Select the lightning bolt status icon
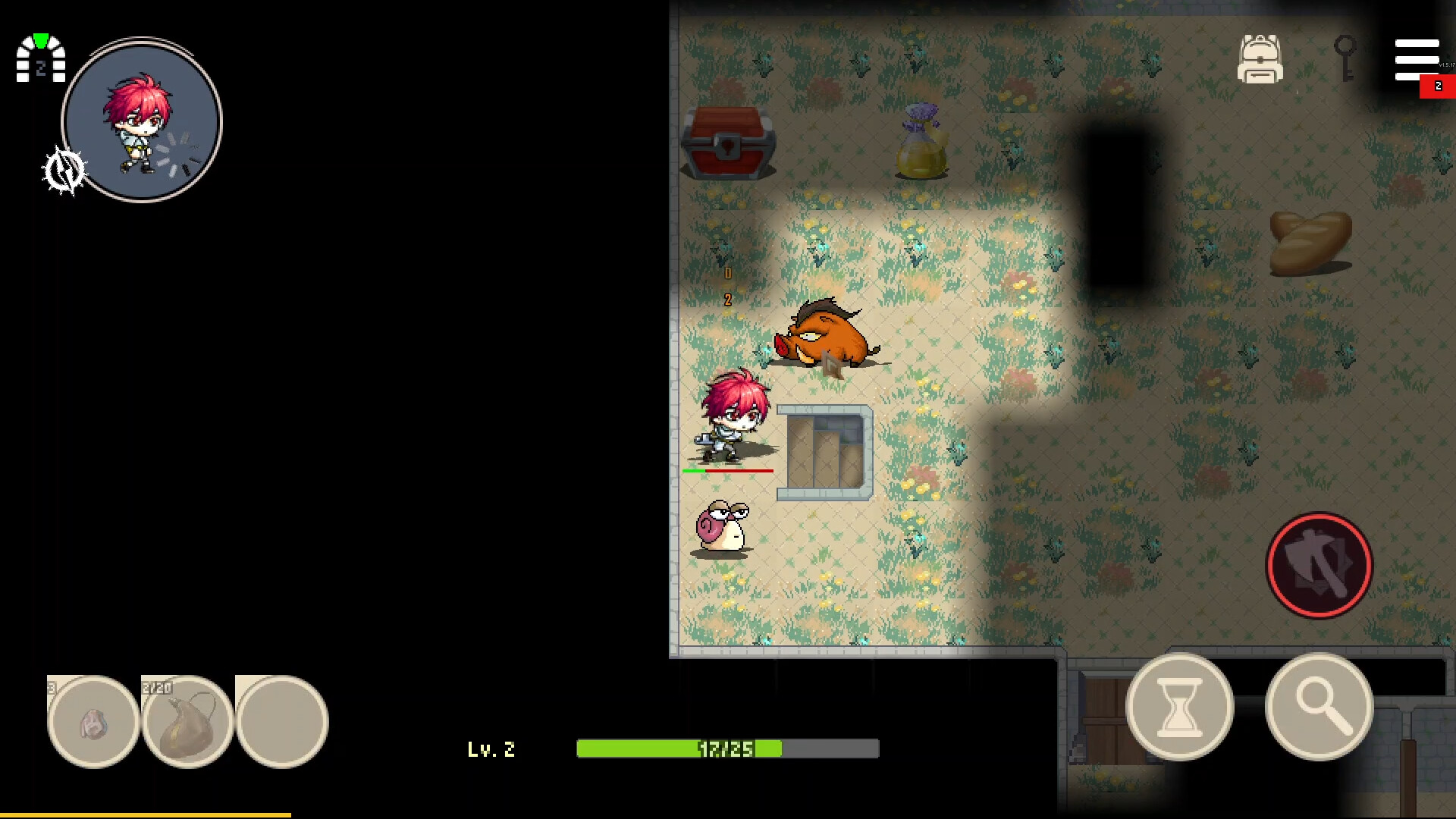The height and width of the screenshot is (819, 1456). coord(64,171)
